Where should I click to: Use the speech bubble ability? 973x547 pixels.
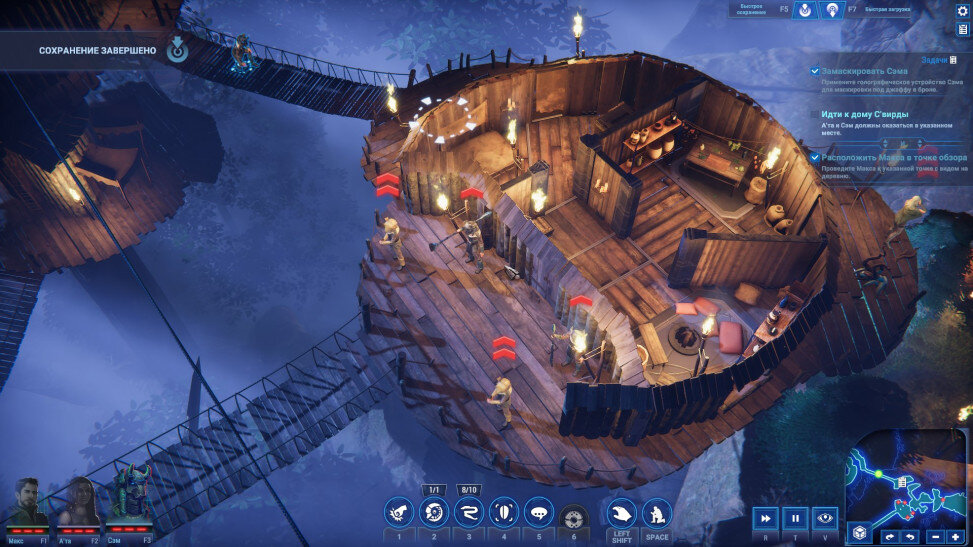[x=539, y=513]
